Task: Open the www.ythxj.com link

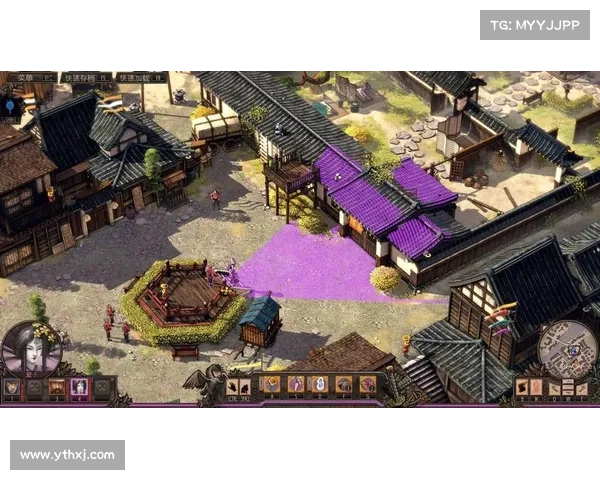Action: [x=68, y=455]
